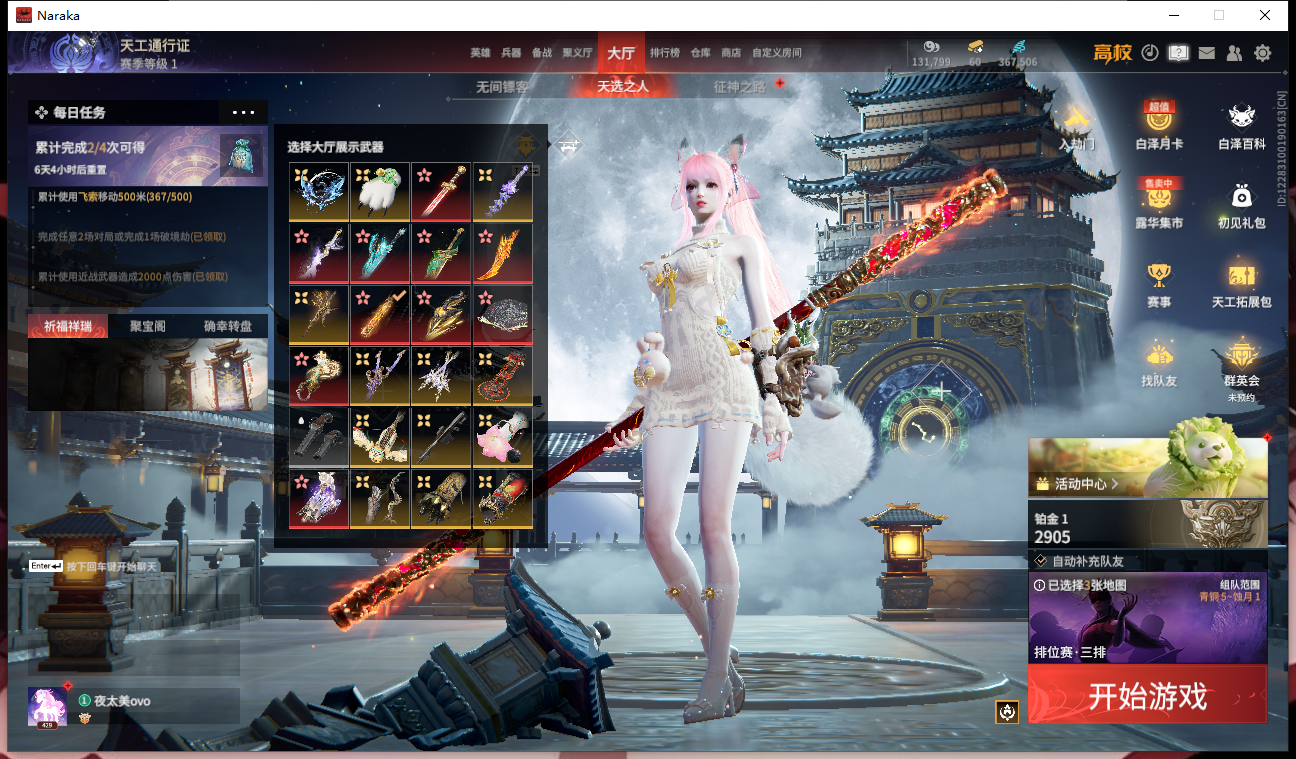This screenshot has height=759, width=1296.
Task: Start the game with 开始游戏 button
Action: 1147,695
